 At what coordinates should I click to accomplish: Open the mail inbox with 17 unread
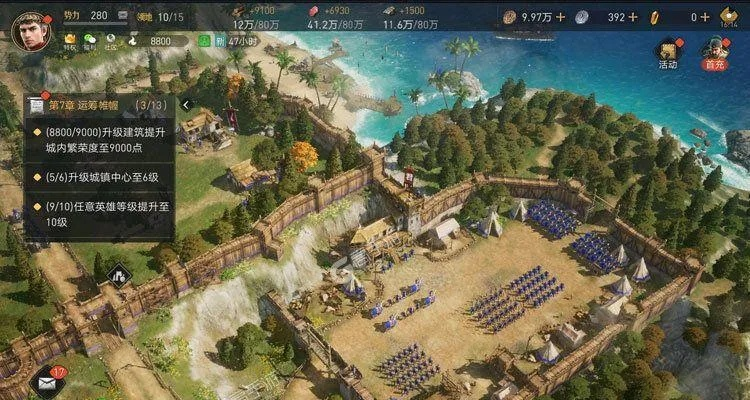coord(46,379)
